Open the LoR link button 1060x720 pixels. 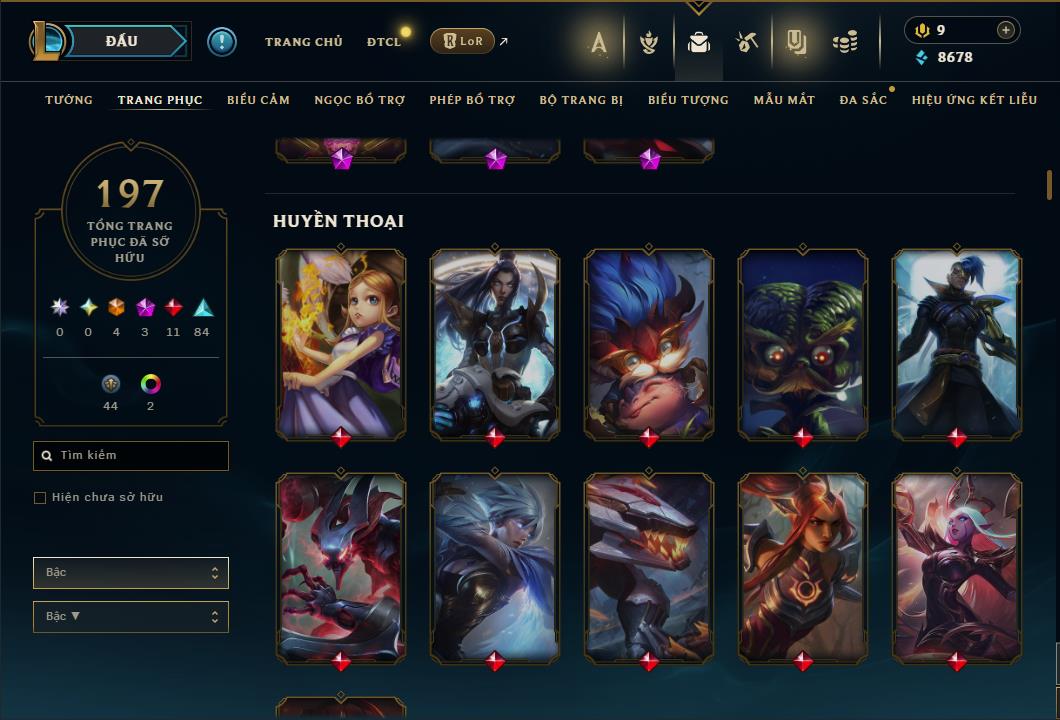[462, 41]
